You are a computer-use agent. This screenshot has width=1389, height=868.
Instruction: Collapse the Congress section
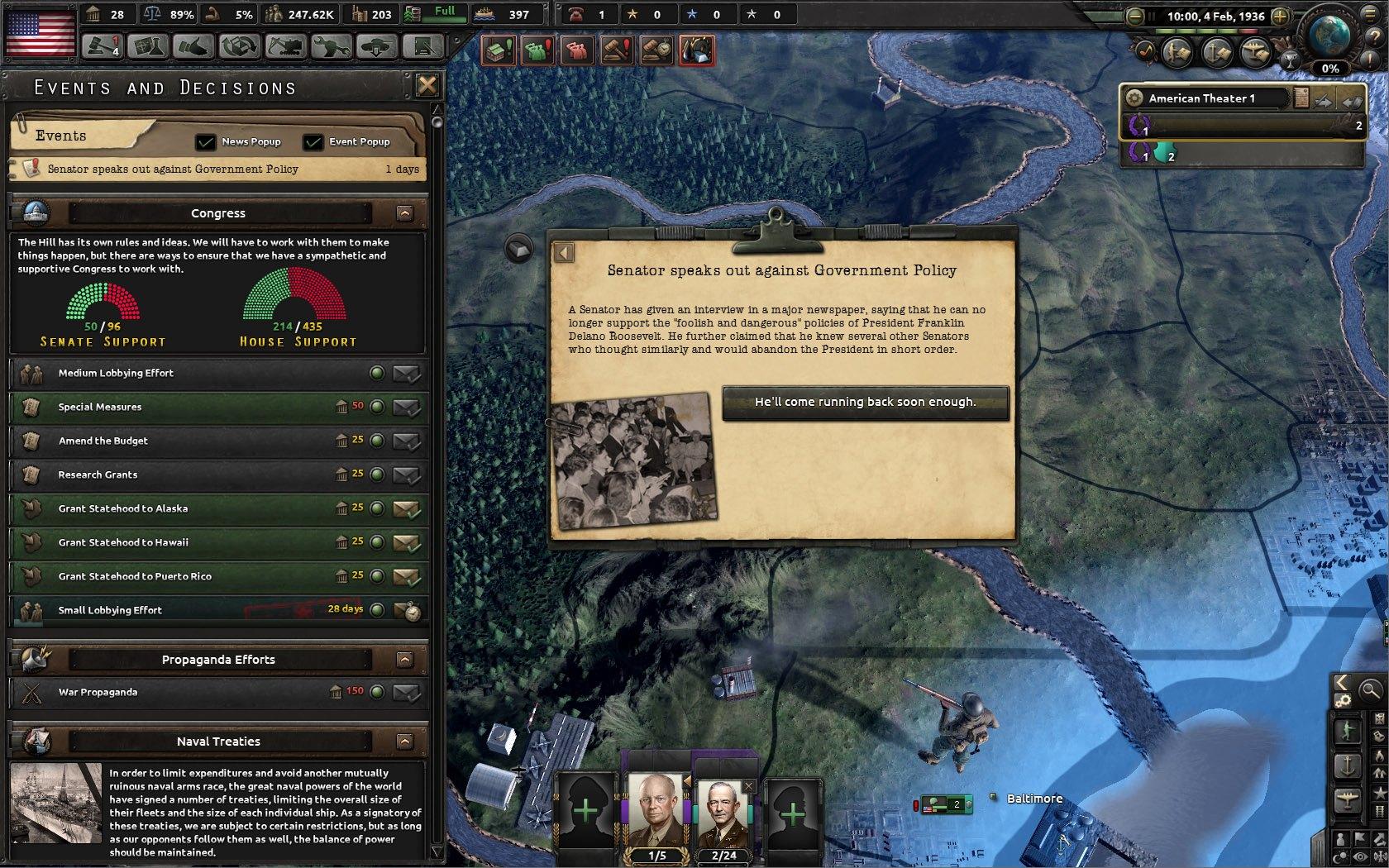pyautogui.click(x=404, y=212)
